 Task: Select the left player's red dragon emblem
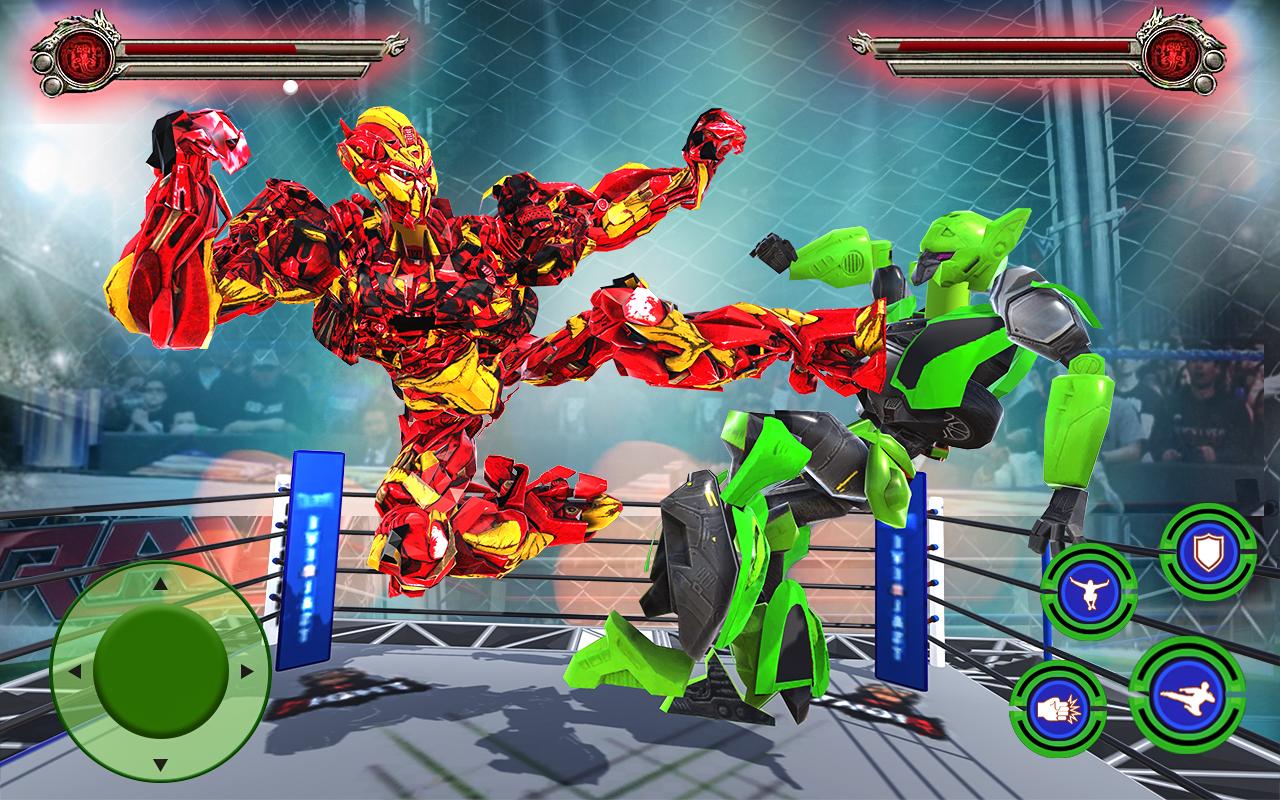tap(84, 55)
